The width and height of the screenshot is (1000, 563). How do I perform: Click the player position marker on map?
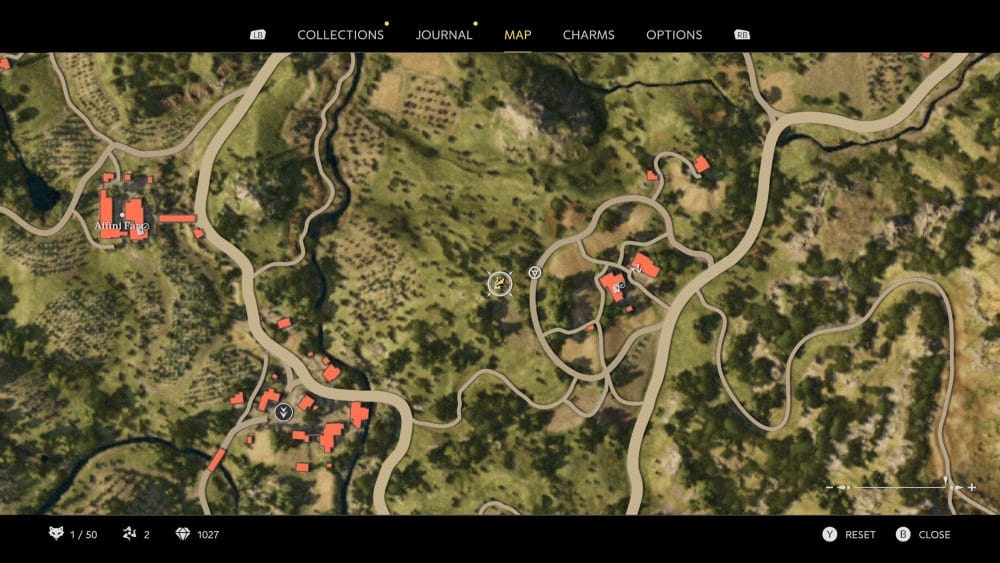tap(499, 285)
